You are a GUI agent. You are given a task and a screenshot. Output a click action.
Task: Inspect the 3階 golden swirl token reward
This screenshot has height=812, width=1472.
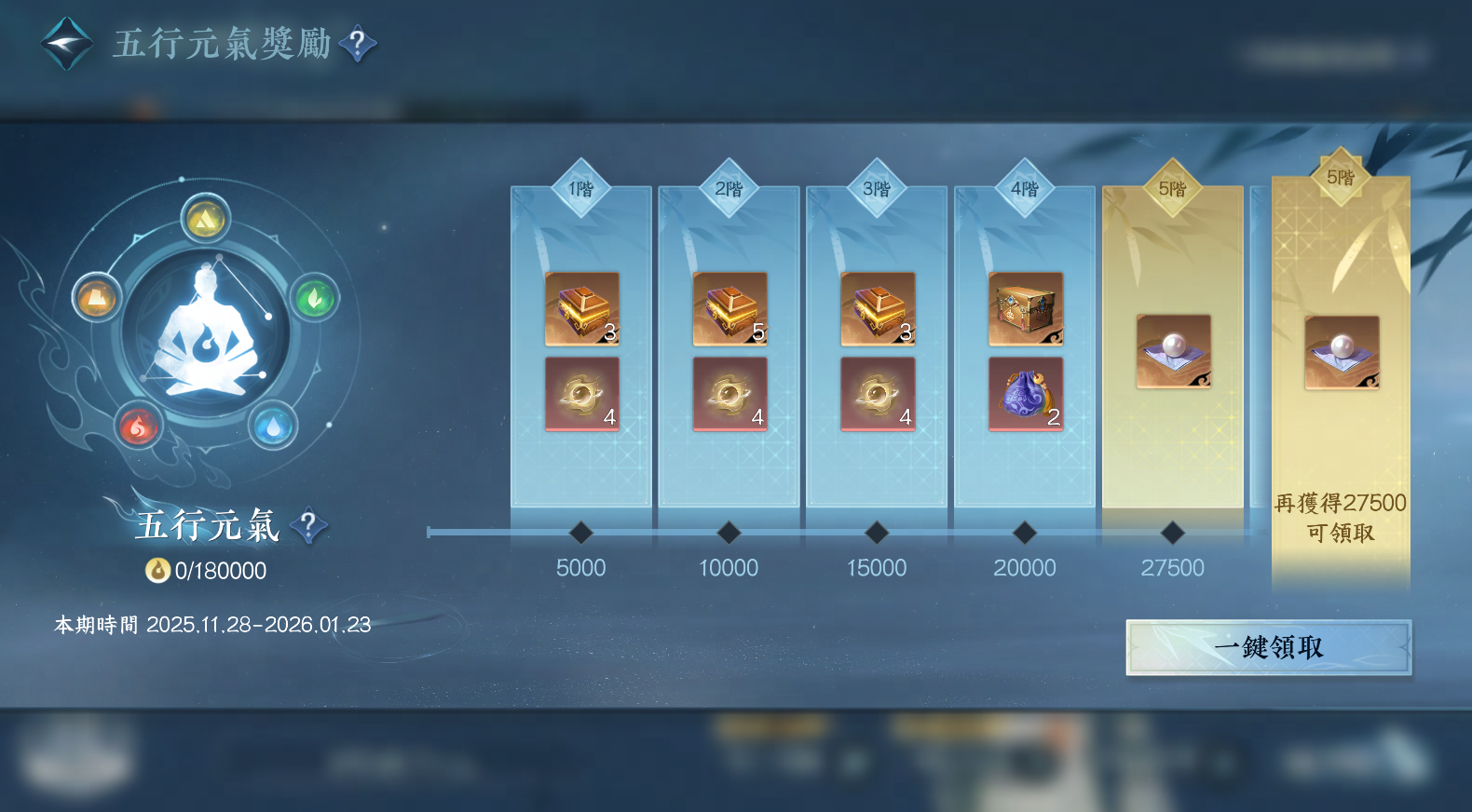(877, 394)
